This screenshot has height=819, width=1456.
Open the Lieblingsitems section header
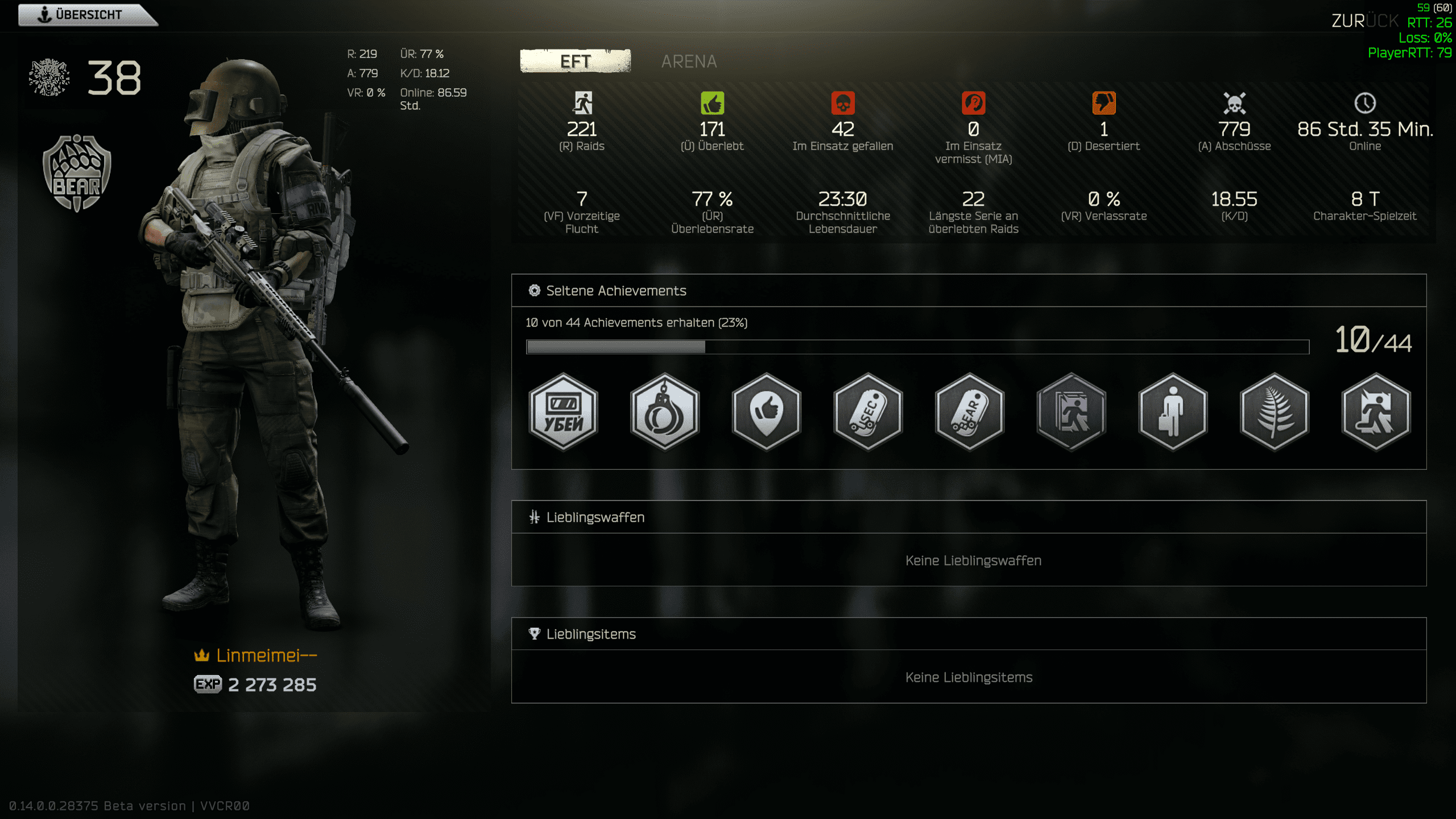tap(590, 634)
